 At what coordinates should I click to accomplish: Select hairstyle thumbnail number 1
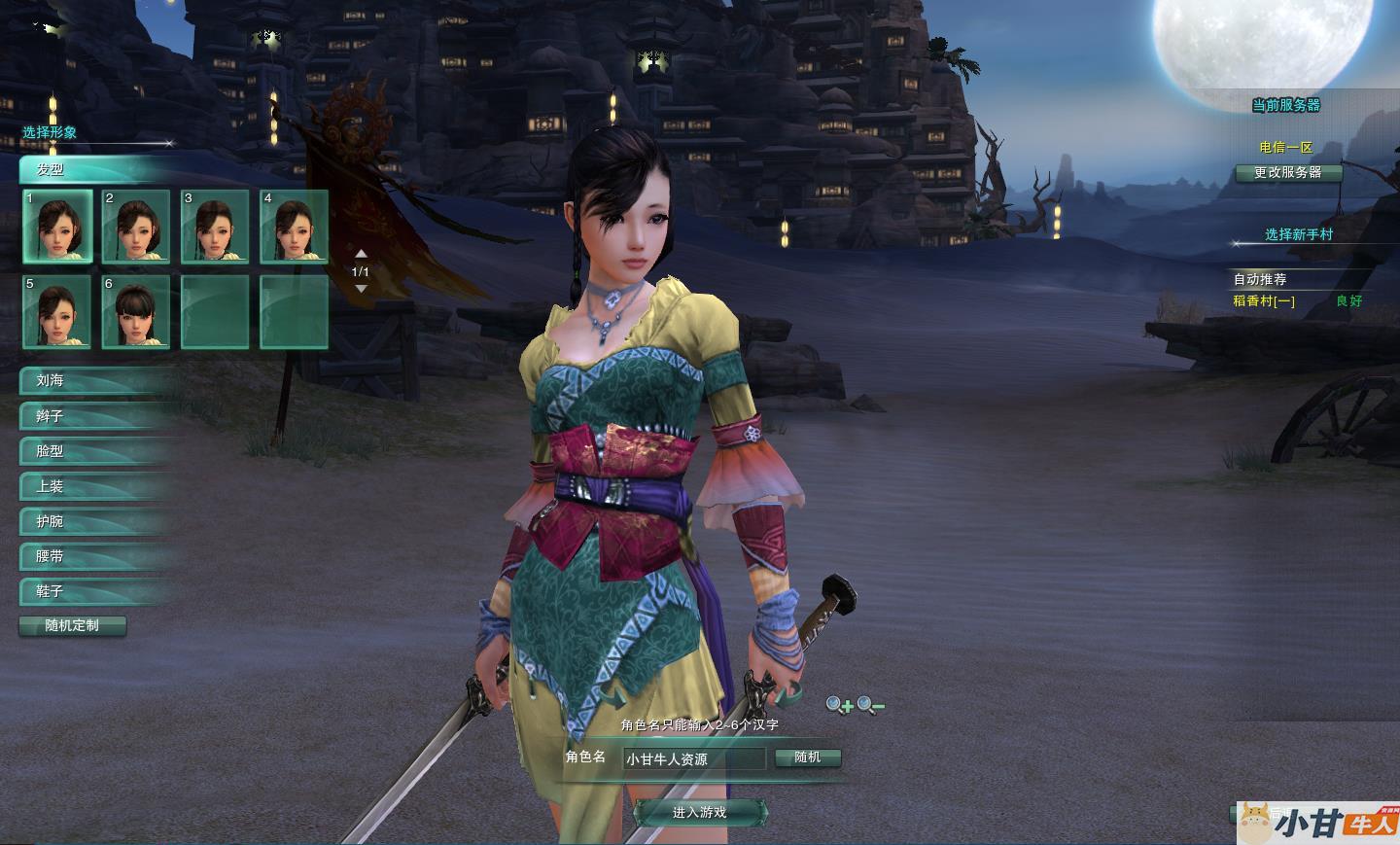58,227
